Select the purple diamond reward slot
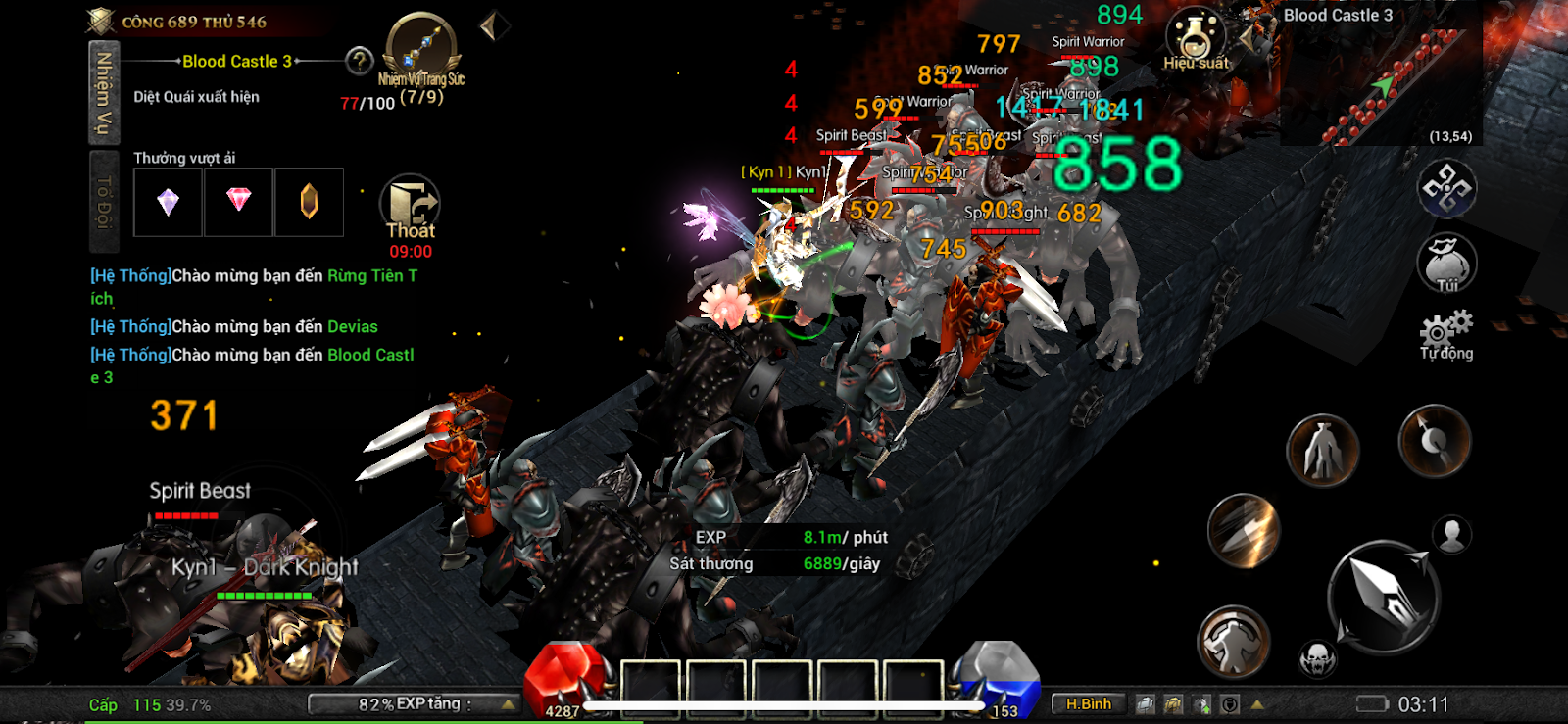 pyautogui.click(x=168, y=202)
